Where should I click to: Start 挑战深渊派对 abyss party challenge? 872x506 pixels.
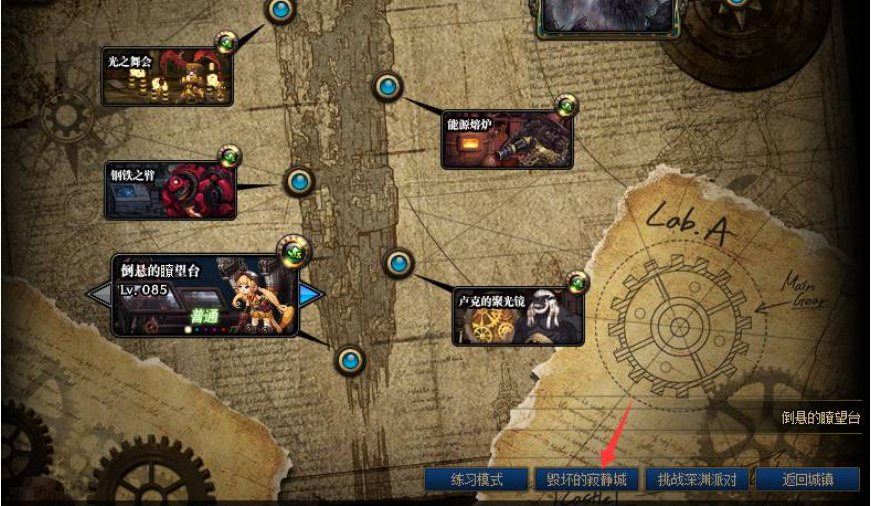[x=697, y=480]
